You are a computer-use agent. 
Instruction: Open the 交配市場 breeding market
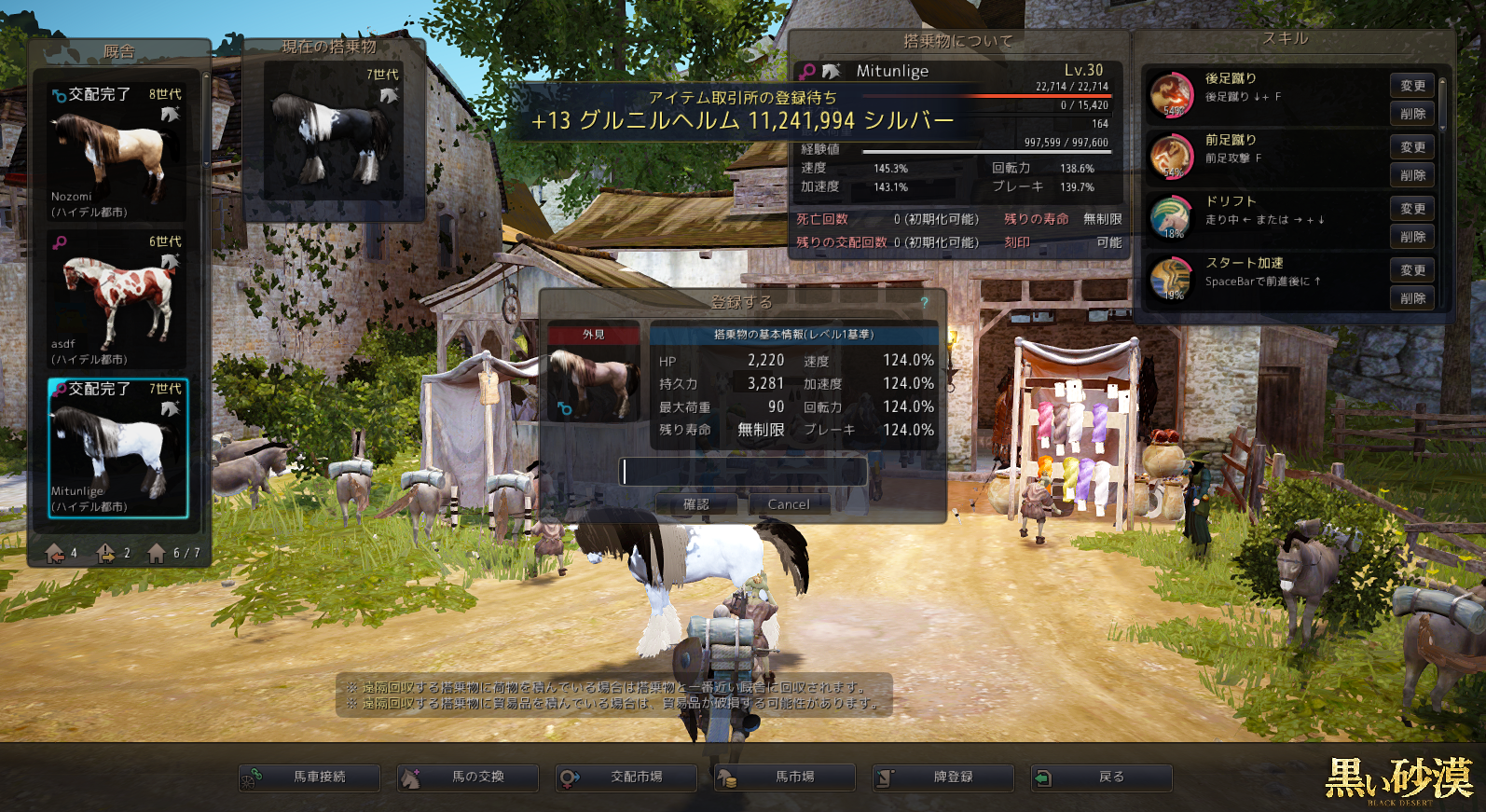pyautogui.click(x=626, y=777)
